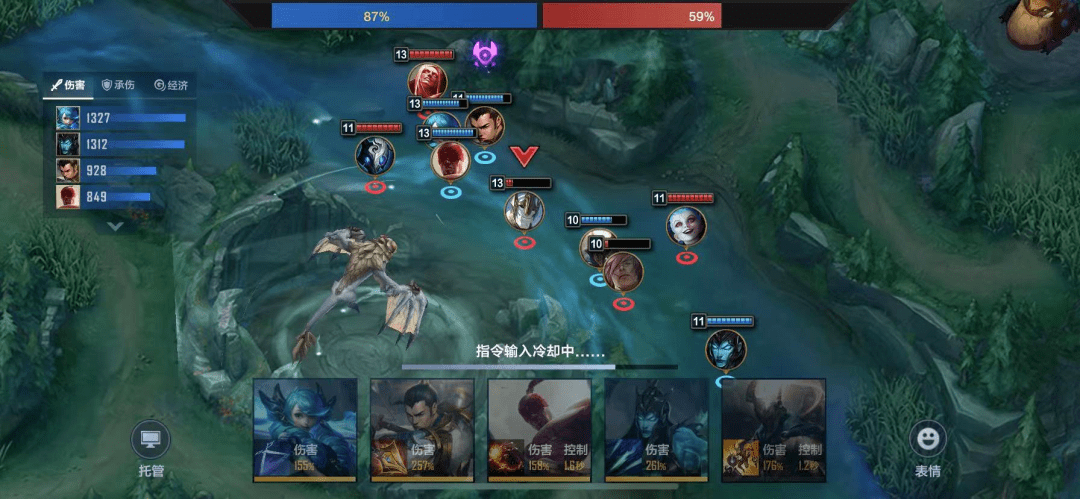Choose the 257% damage spearman hero card
Image resolution: width=1080 pixels, height=499 pixels.
(422, 430)
